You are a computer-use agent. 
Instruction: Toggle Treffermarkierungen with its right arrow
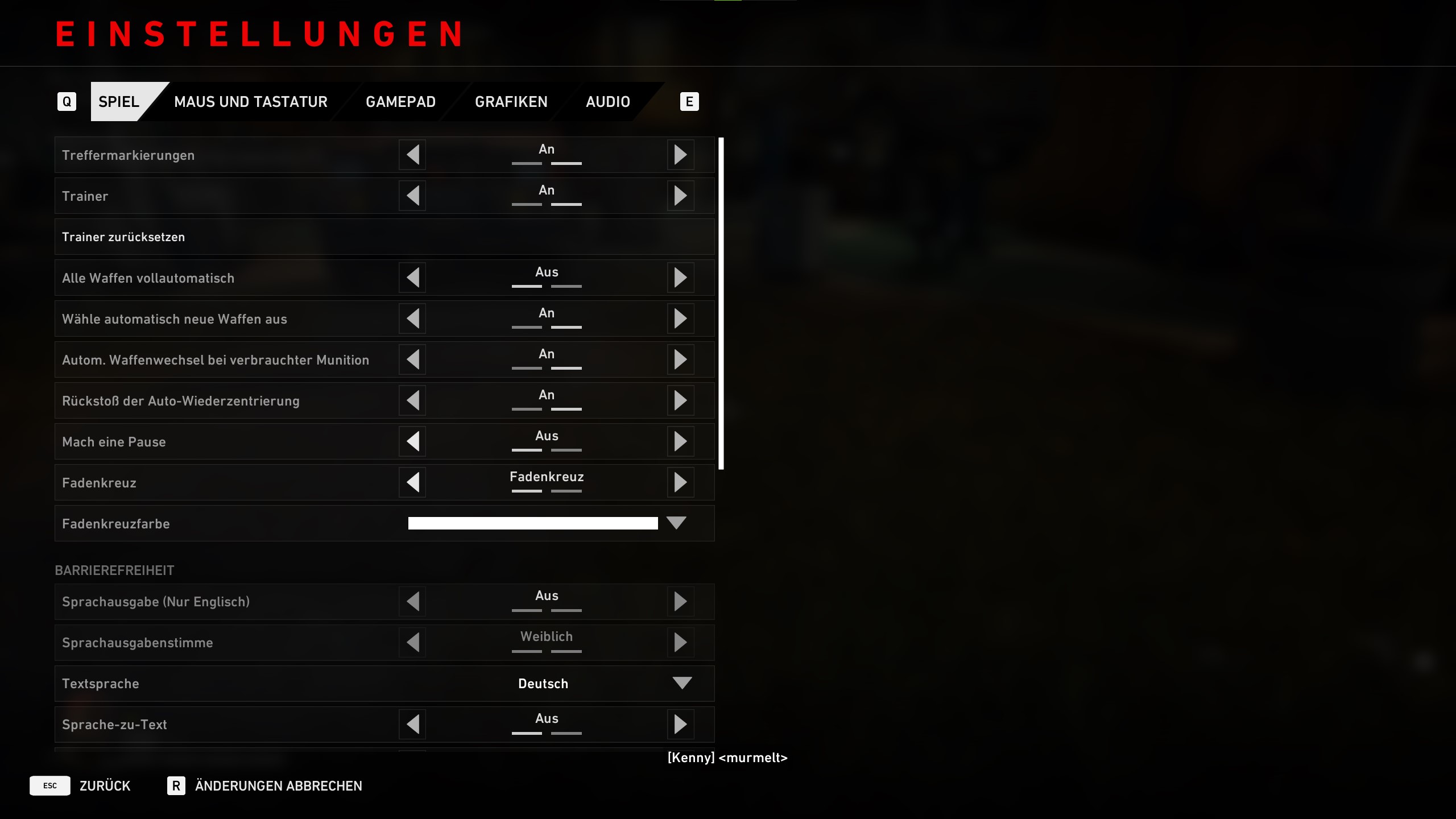pos(680,155)
